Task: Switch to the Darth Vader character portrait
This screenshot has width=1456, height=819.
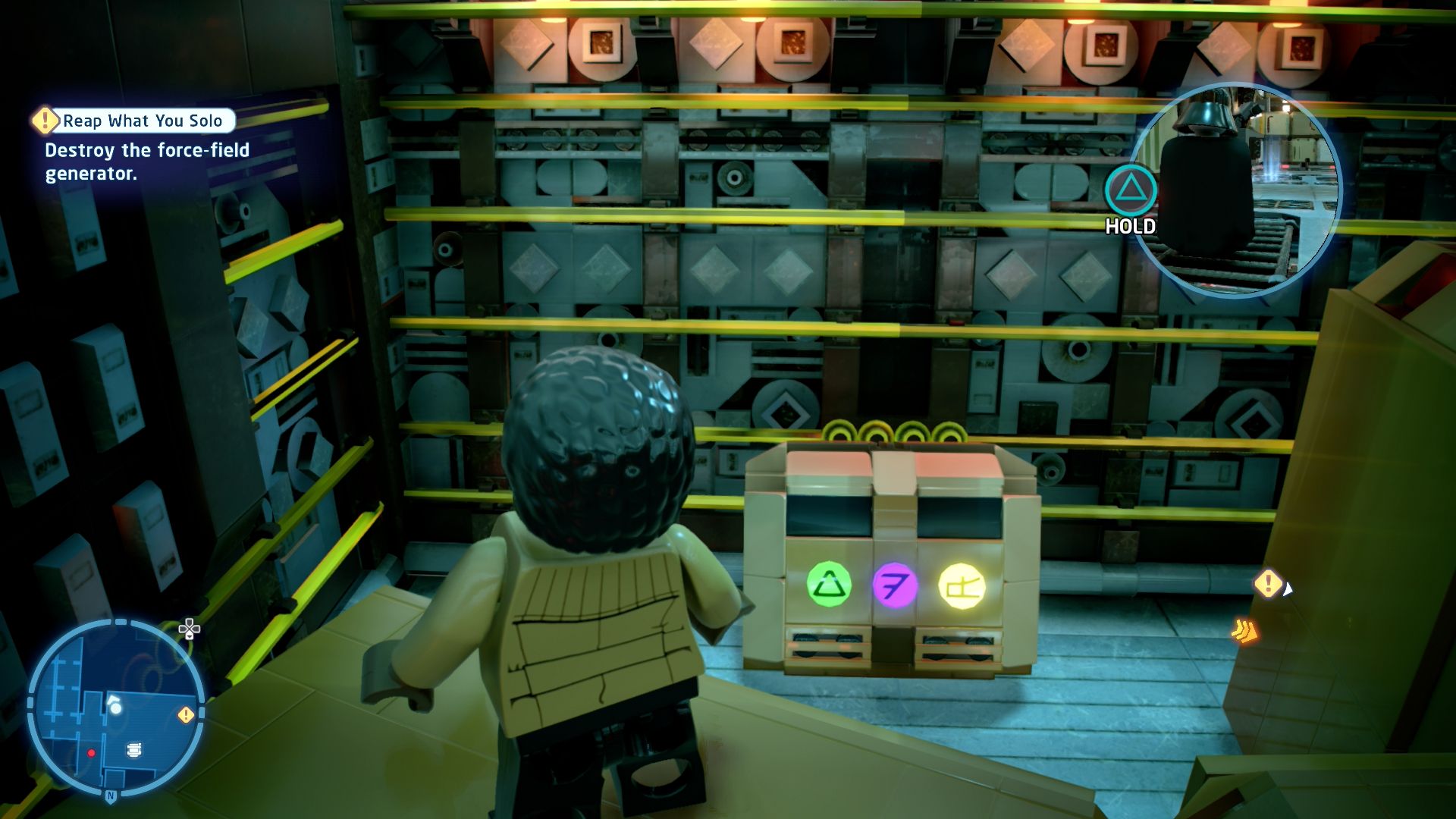Action: (x=1234, y=190)
